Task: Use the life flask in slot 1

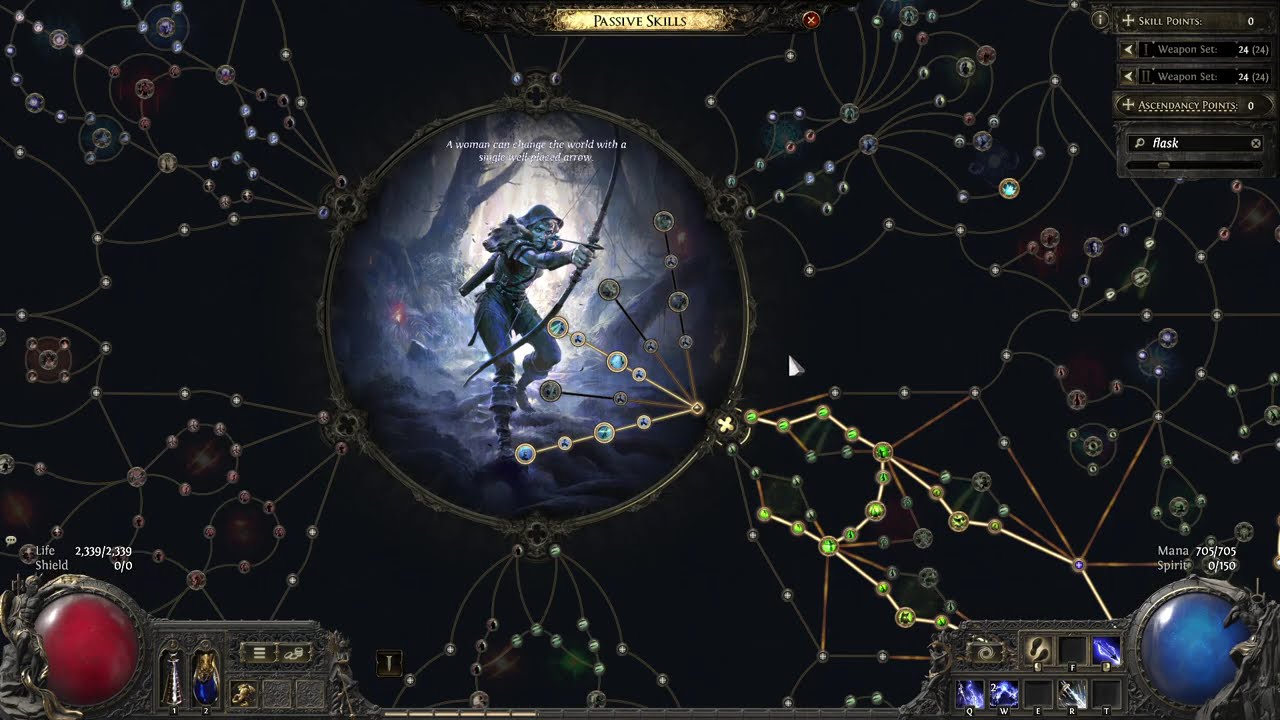Action: click(x=173, y=674)
